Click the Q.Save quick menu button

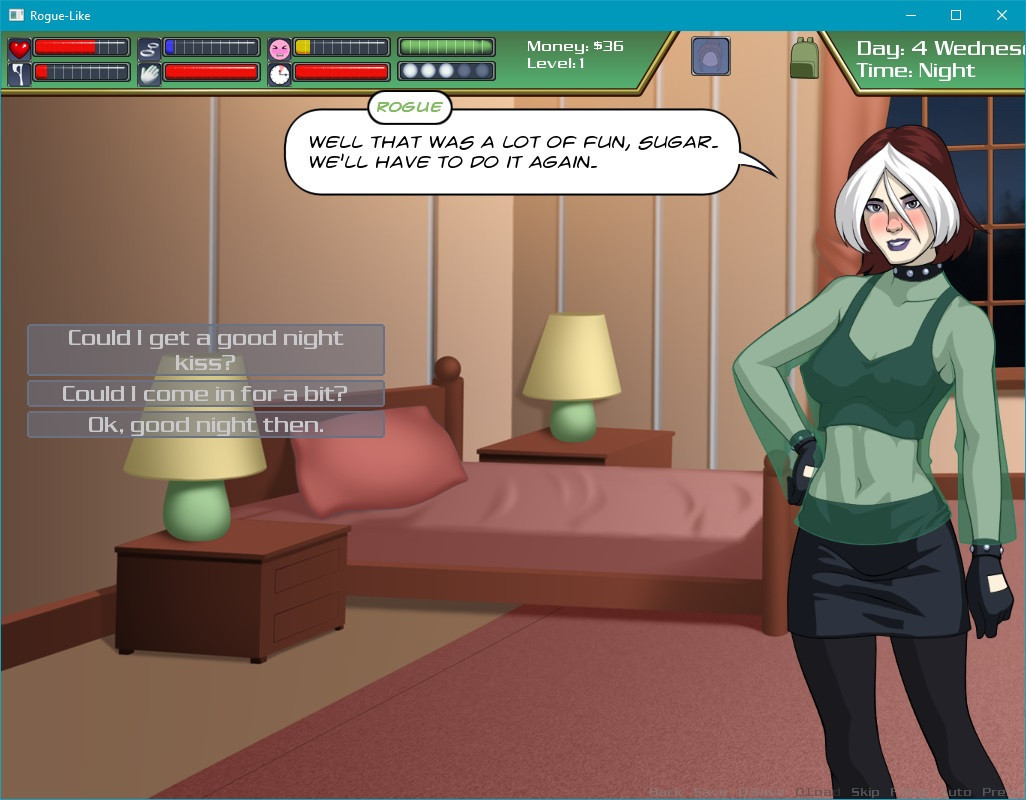click(x=760, y=792)
